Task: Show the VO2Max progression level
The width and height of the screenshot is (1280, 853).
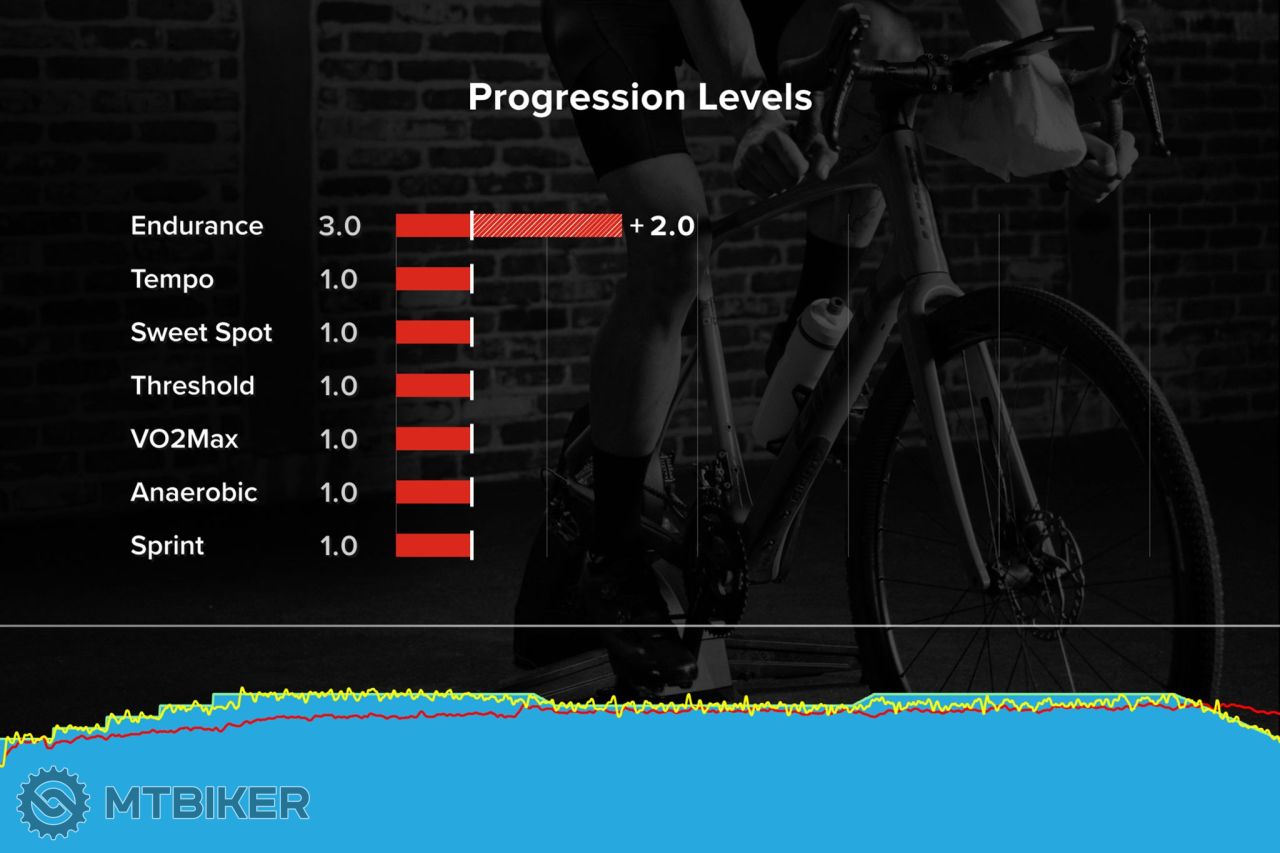Action: pos(184,439)
